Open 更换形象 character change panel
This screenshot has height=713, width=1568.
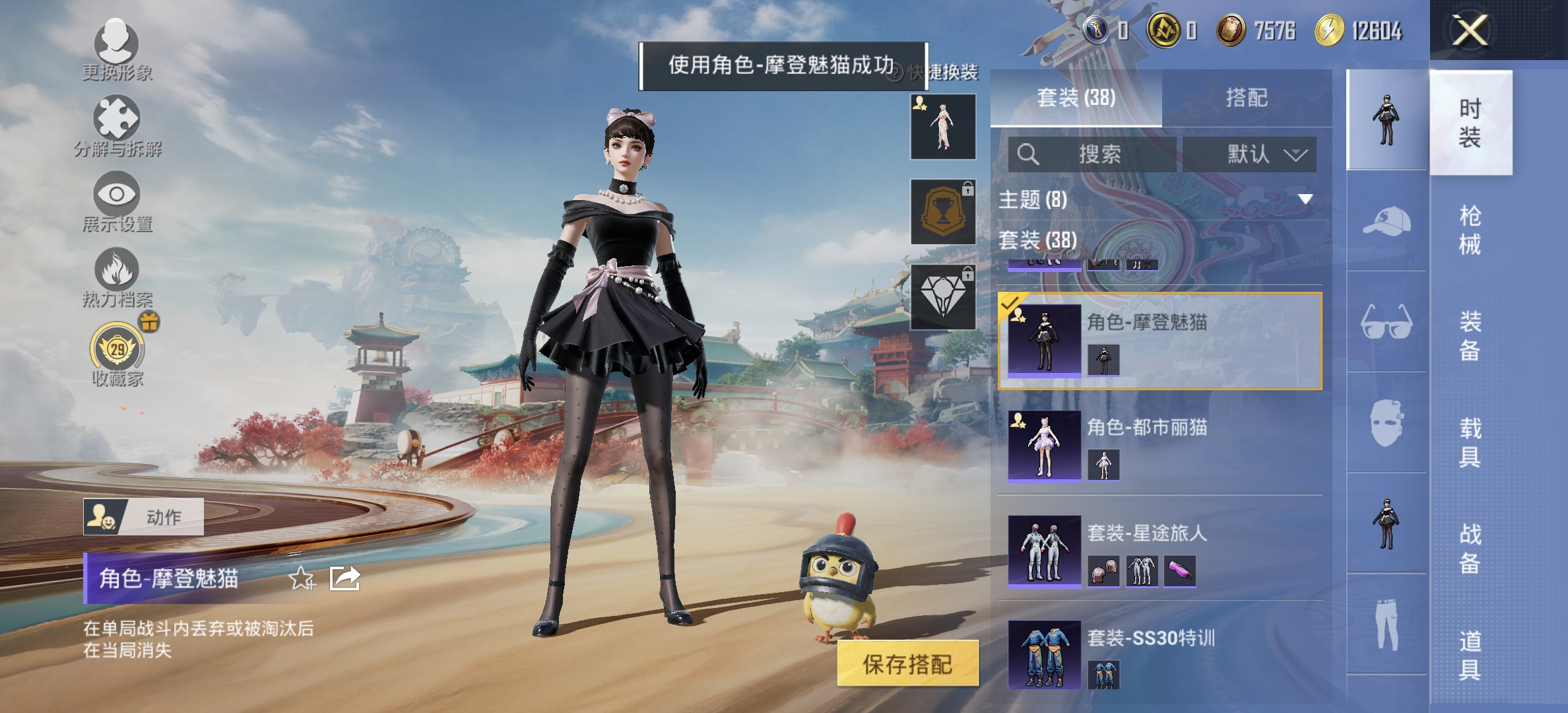115,46
